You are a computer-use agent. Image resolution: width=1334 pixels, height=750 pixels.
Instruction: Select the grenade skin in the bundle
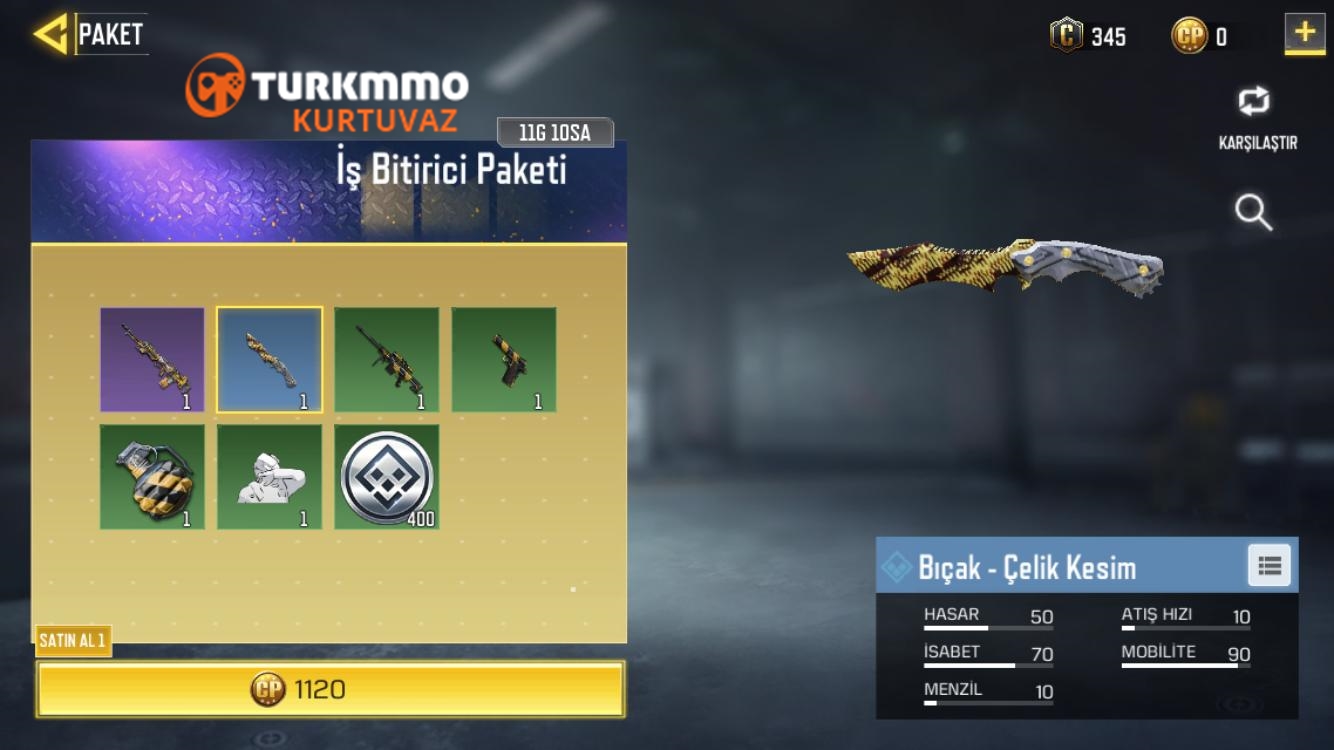151,478
